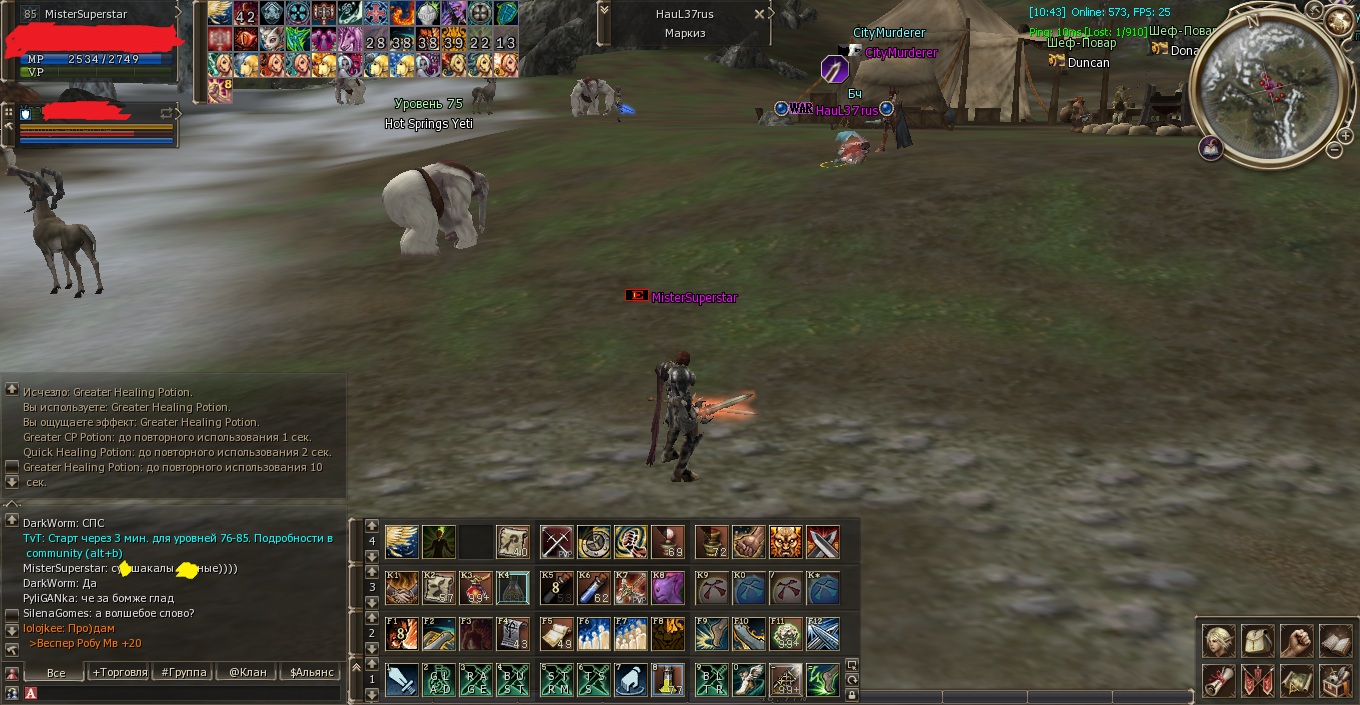
Task: Open the character status elf portrait icon
Action: (x=1218, y=640)
